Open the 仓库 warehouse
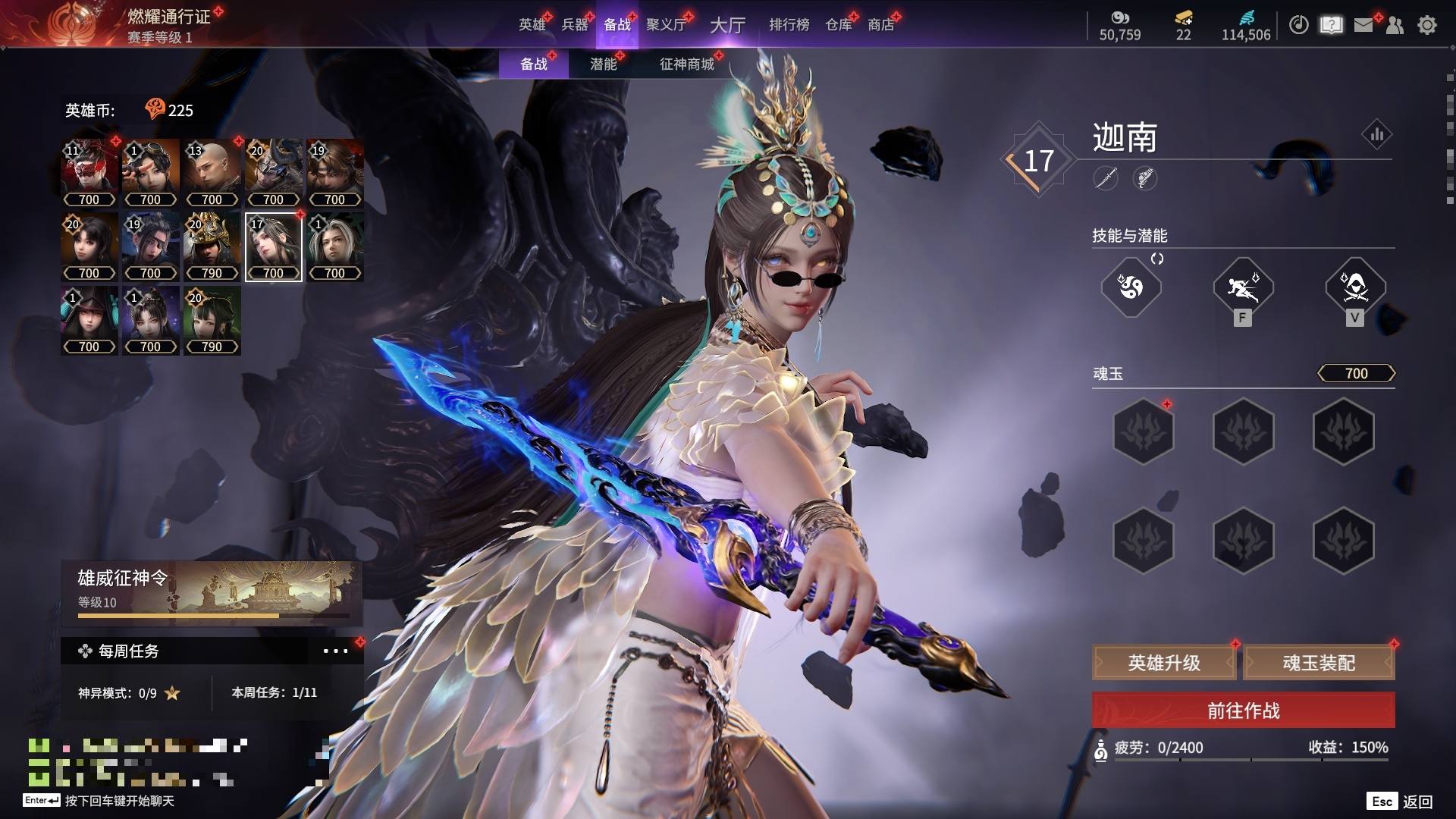 [x=838, y=25]
